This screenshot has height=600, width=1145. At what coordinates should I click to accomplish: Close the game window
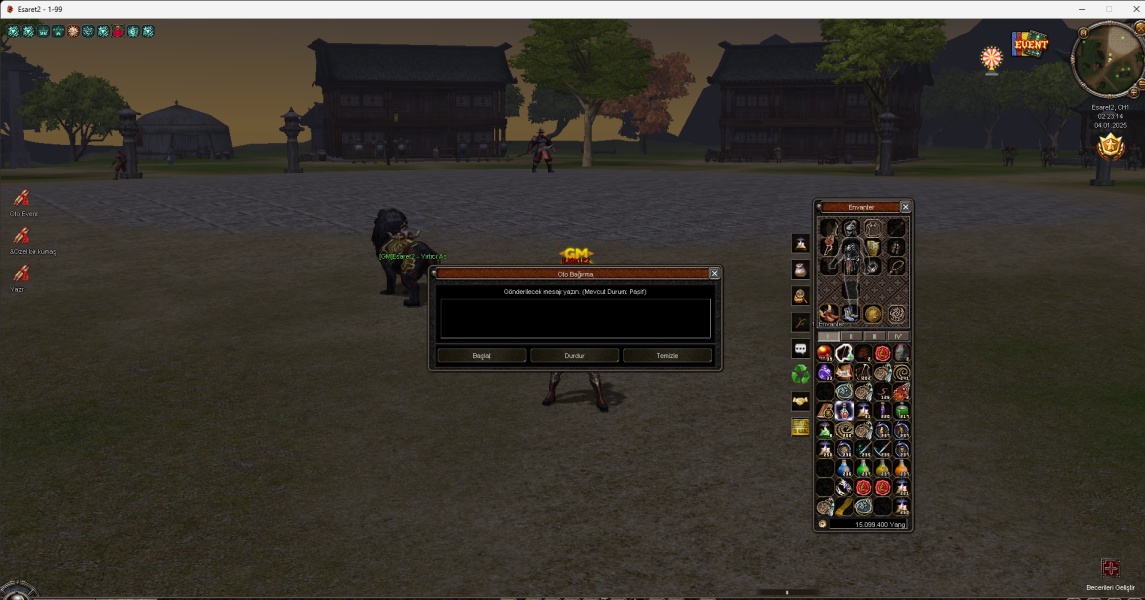click(1130, 9)
